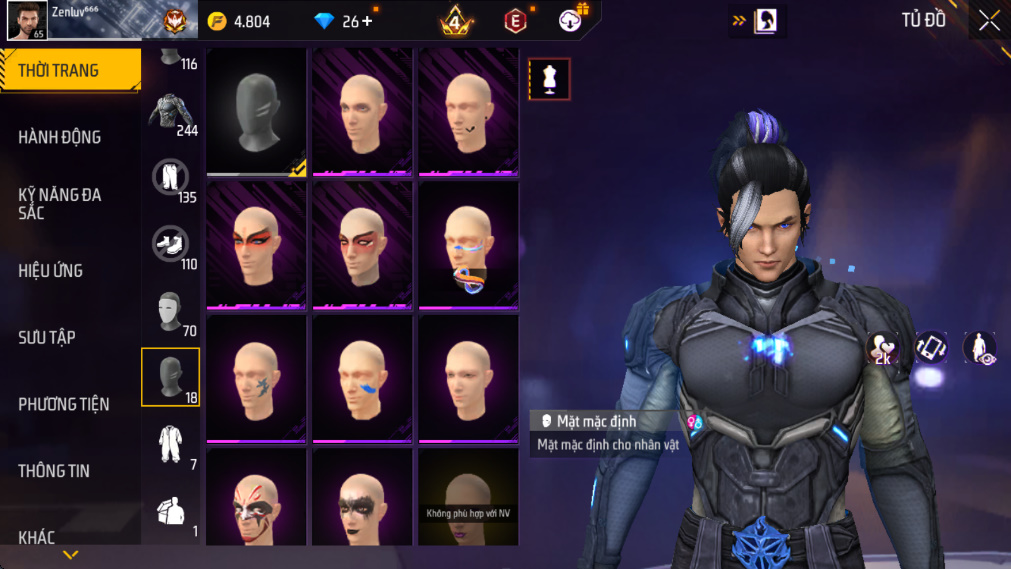Switch to Kỹ Năng Đa Sắc tab

(60, 203)
